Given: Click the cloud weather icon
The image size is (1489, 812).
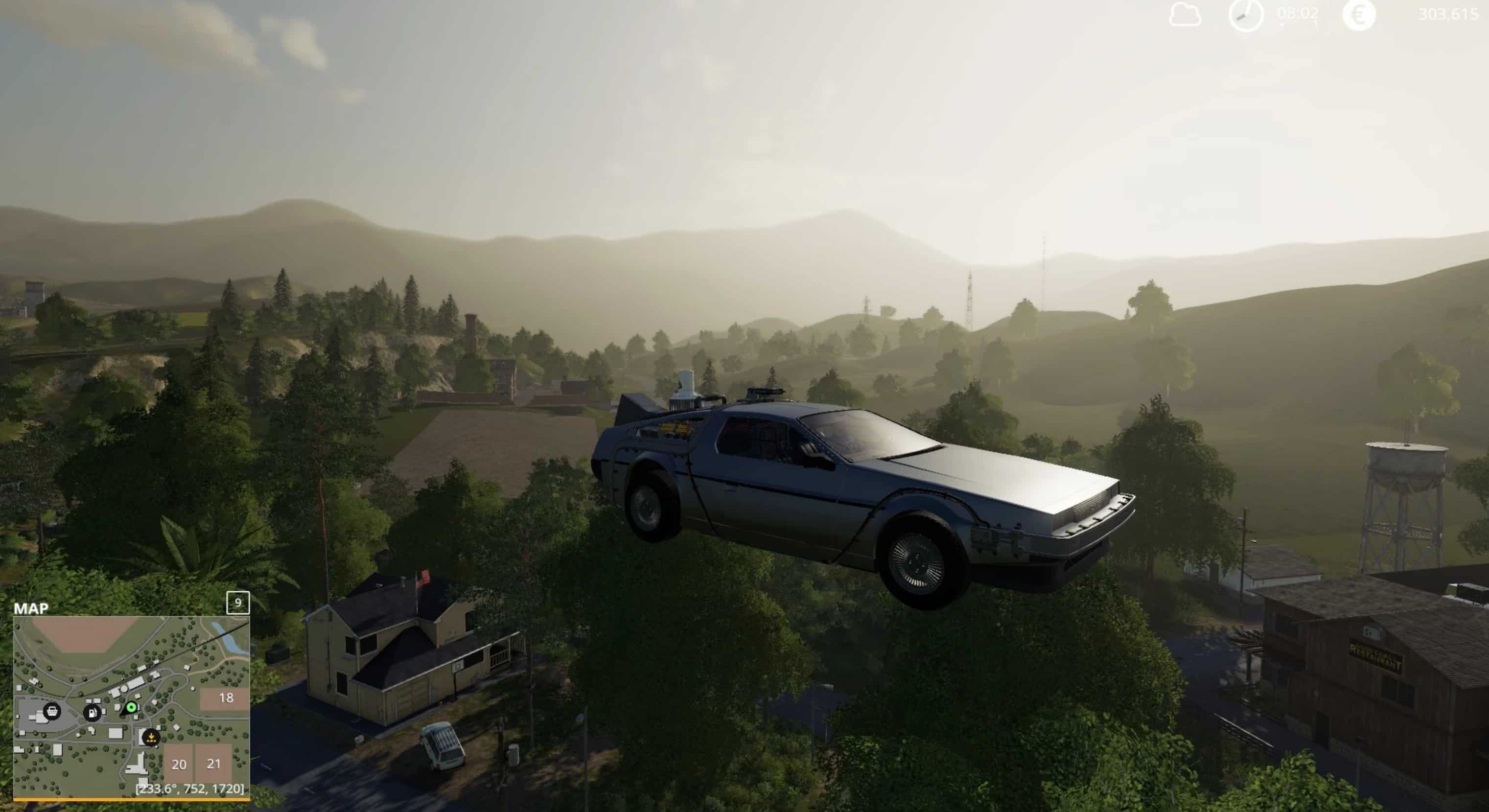Looking at the screenshot, I should pos(1185,15).
